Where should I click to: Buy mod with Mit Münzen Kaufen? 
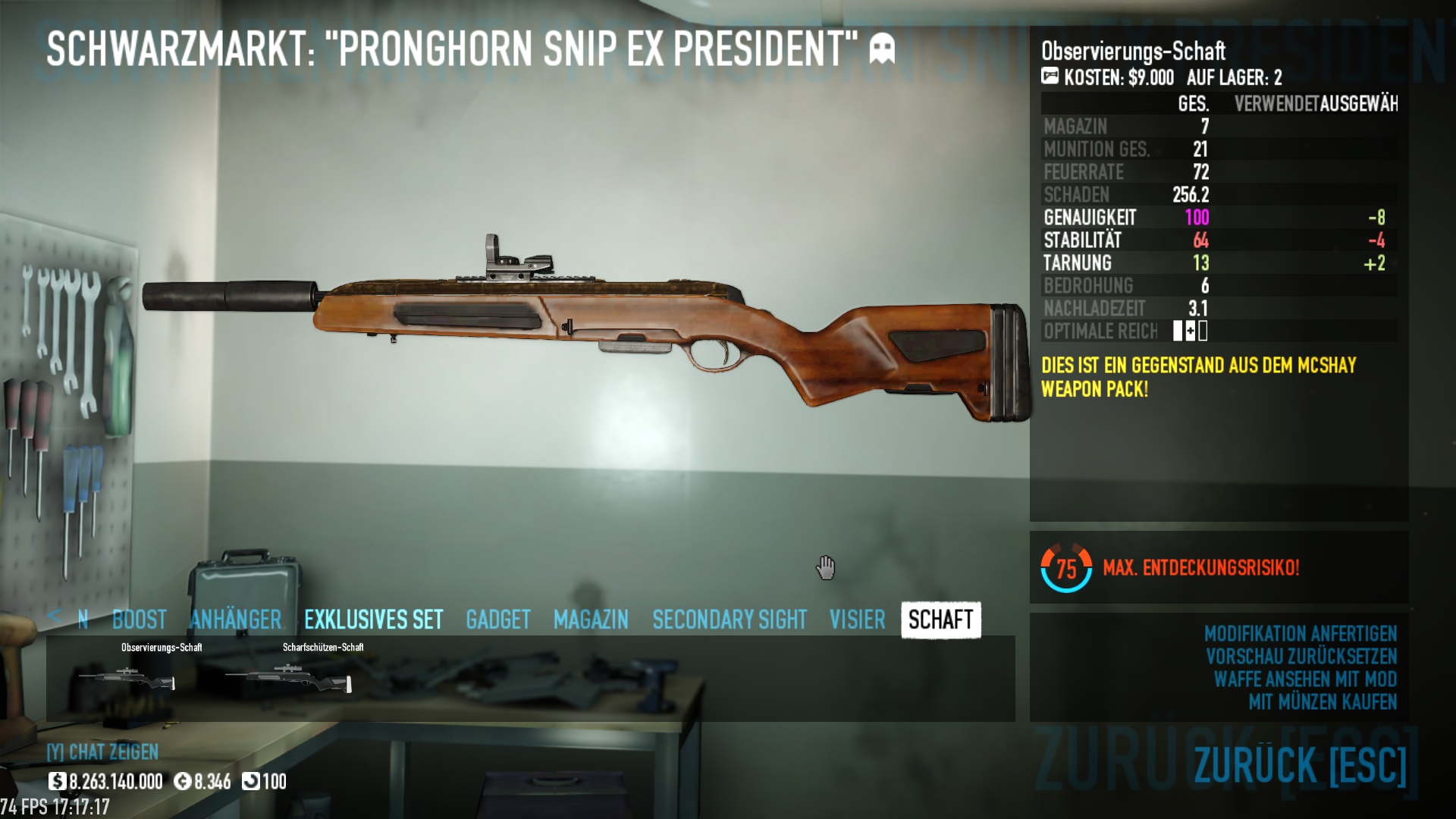(x=1322, y=701)
